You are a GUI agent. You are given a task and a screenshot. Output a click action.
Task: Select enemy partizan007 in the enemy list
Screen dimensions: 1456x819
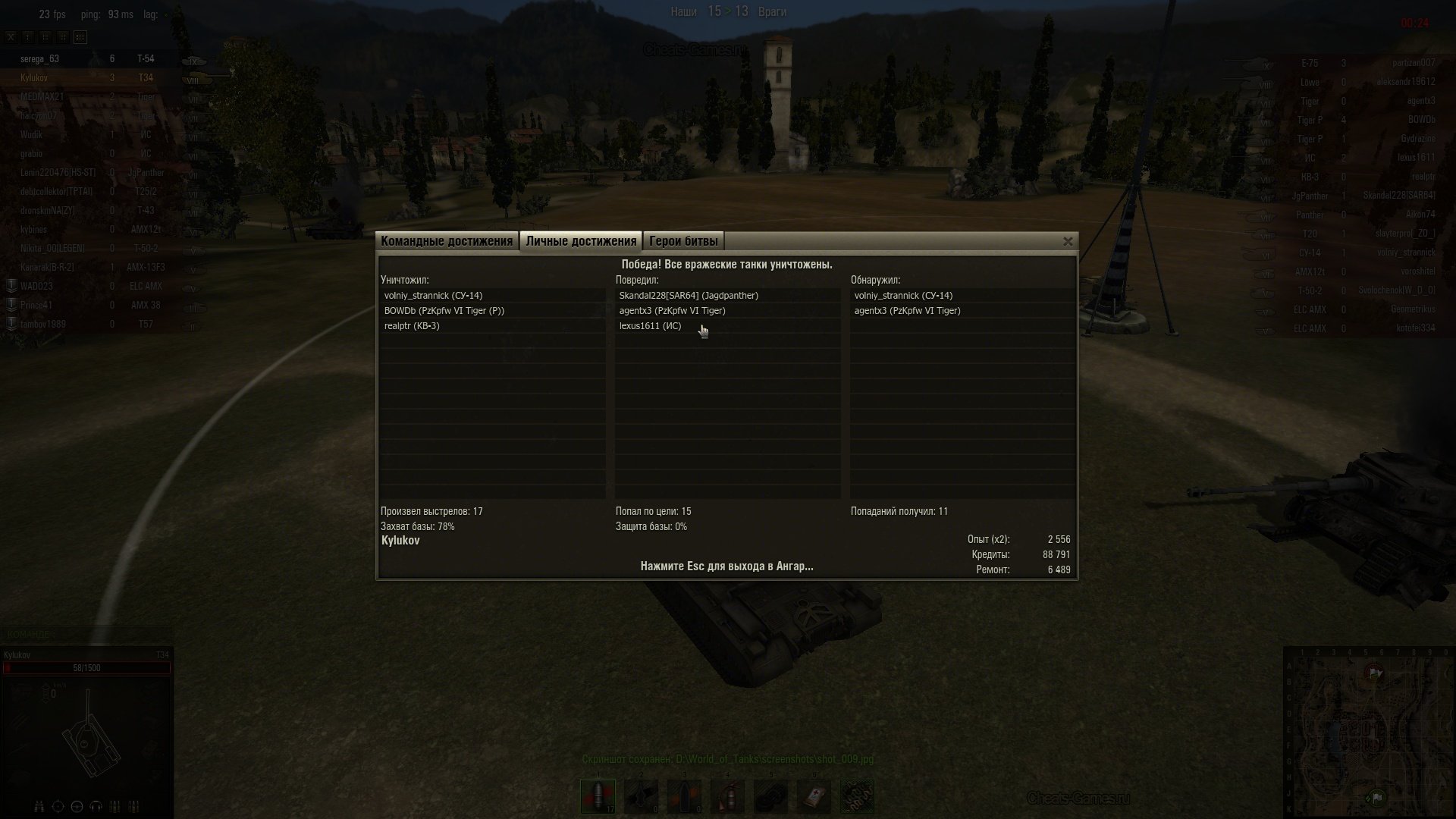(1414, 63)
